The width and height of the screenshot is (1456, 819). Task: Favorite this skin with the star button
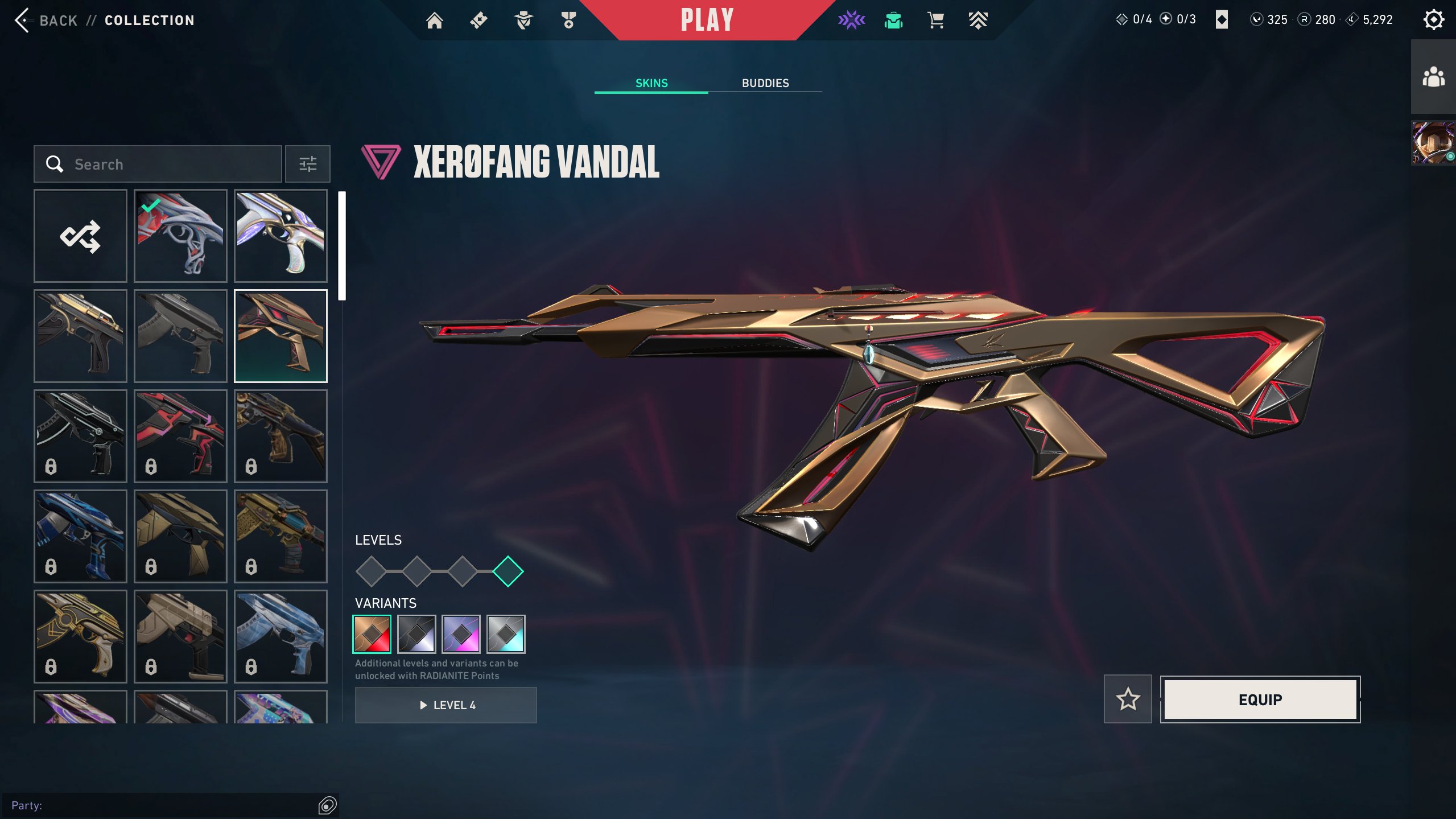(x=1127, y=699)
